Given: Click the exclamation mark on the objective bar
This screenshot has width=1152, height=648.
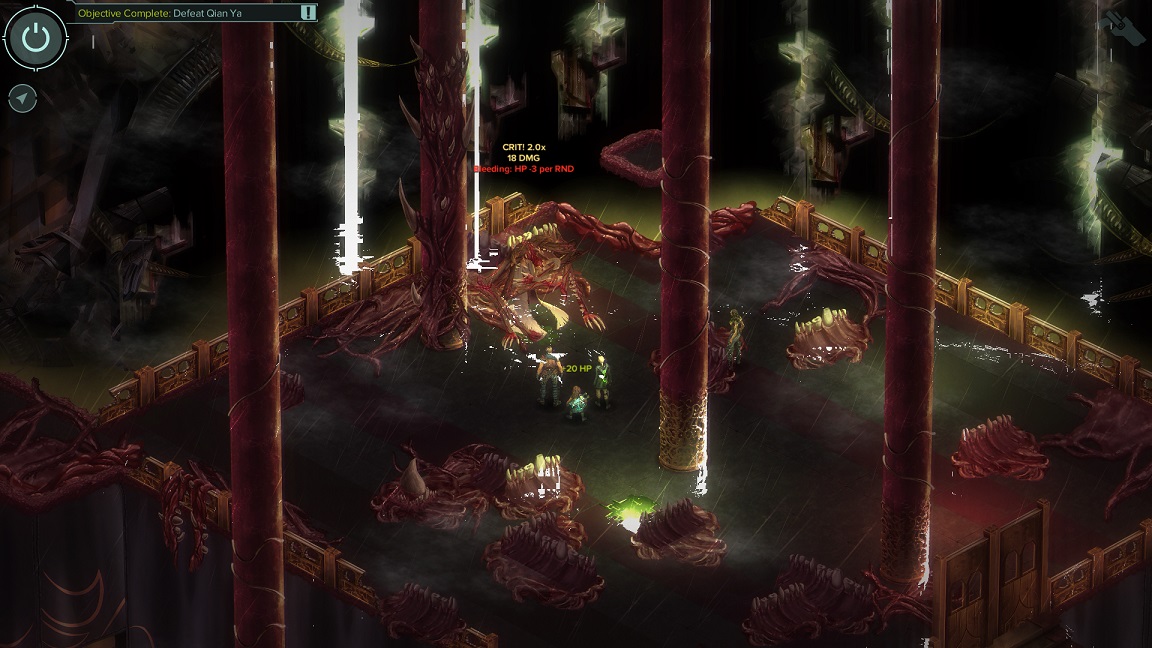Looking at the screenshot, I should tap(308, 13).
